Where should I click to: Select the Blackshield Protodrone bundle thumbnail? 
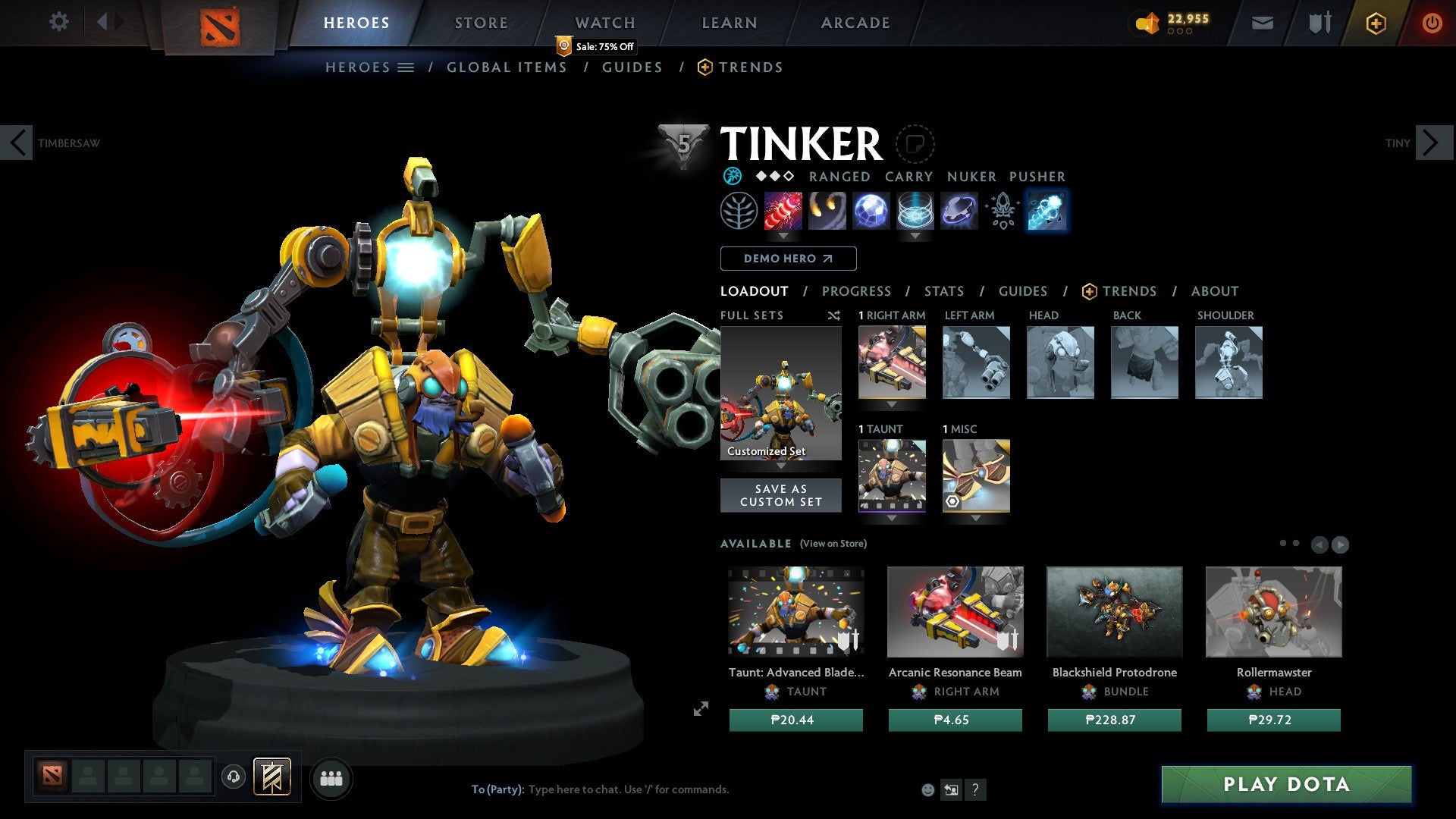(x=1114, y=612)
